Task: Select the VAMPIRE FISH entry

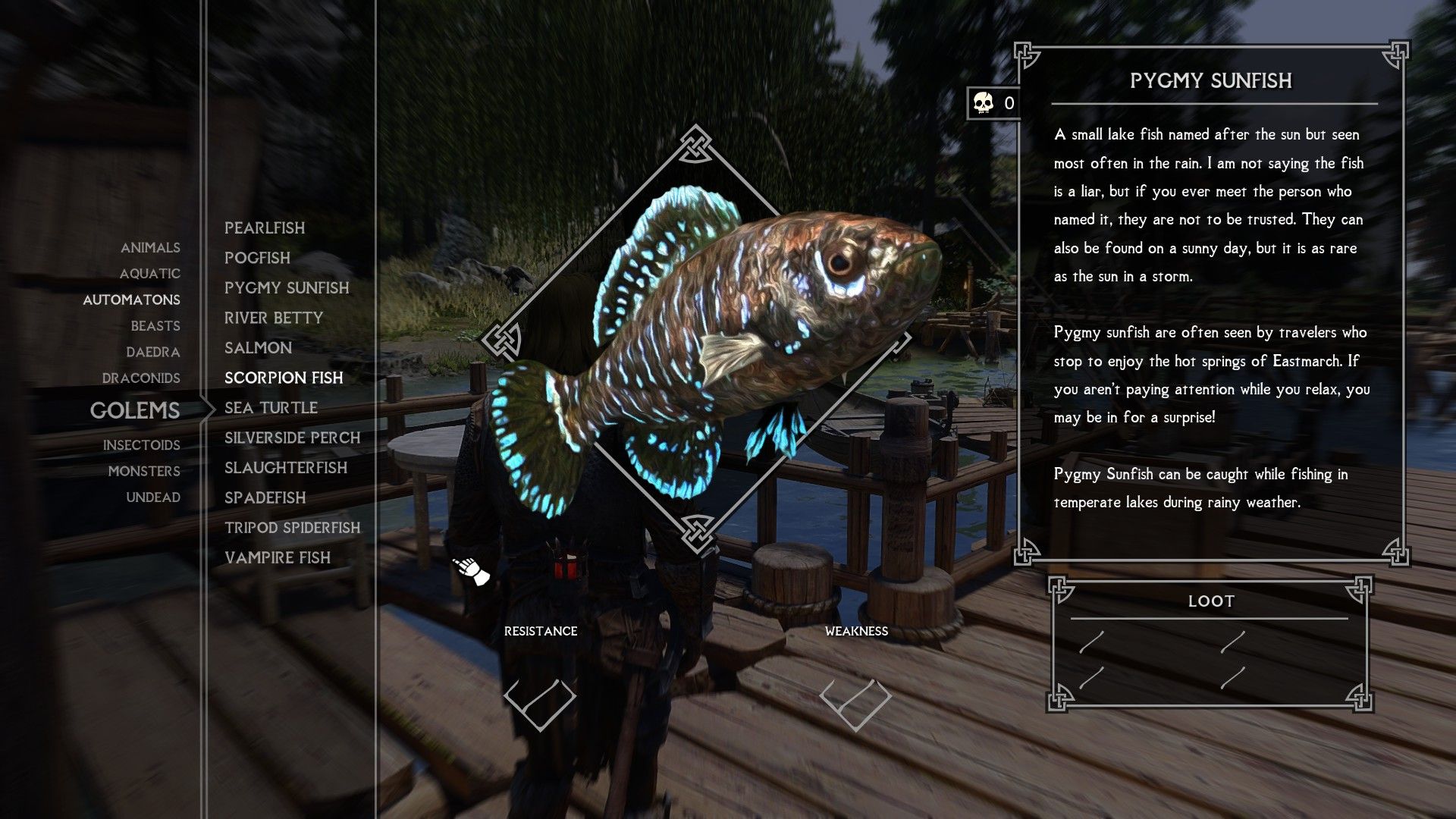Action: click(277, 557)
